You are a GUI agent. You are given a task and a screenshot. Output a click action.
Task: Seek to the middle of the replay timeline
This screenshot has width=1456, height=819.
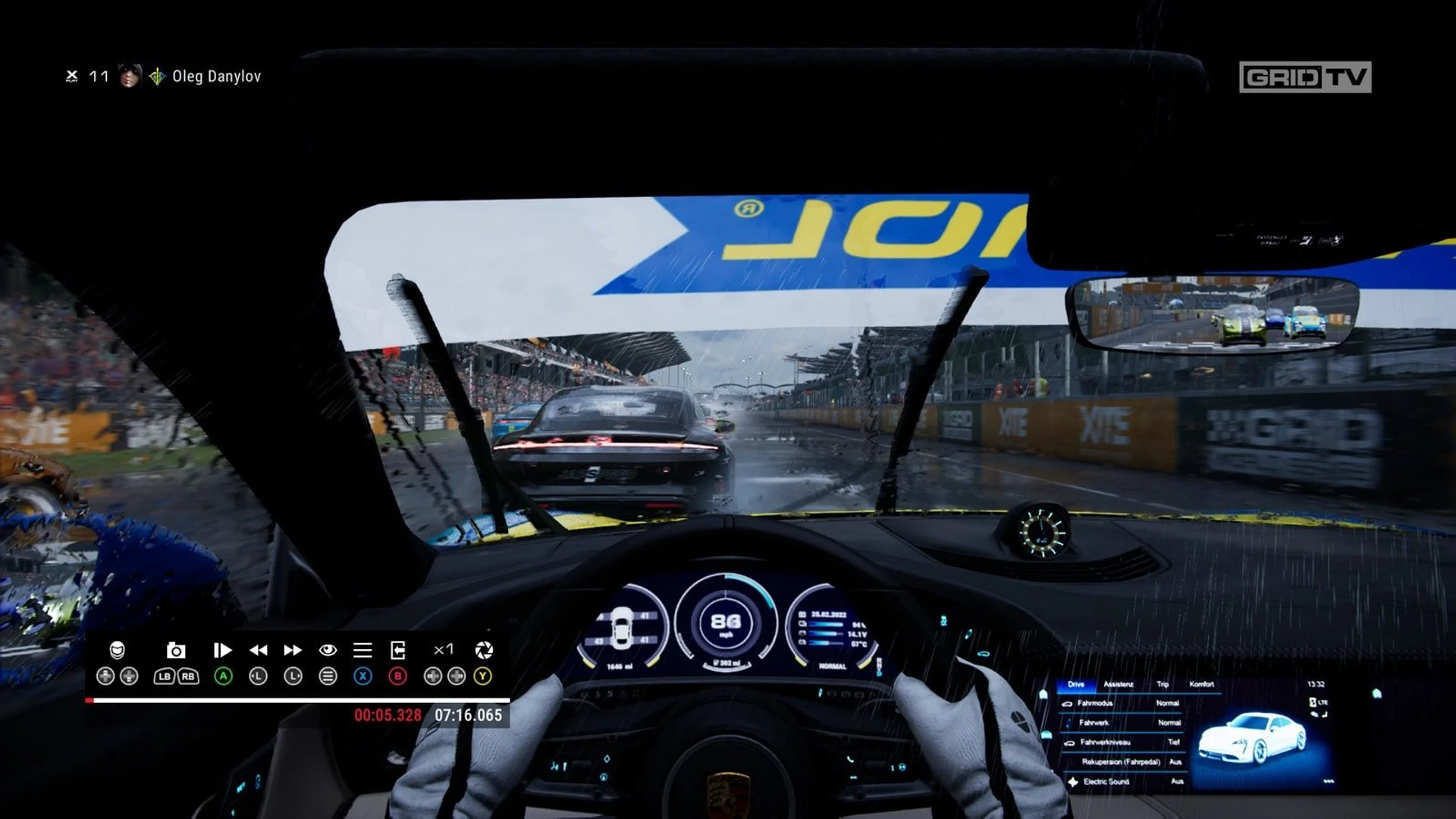click(x=297, y=700)
